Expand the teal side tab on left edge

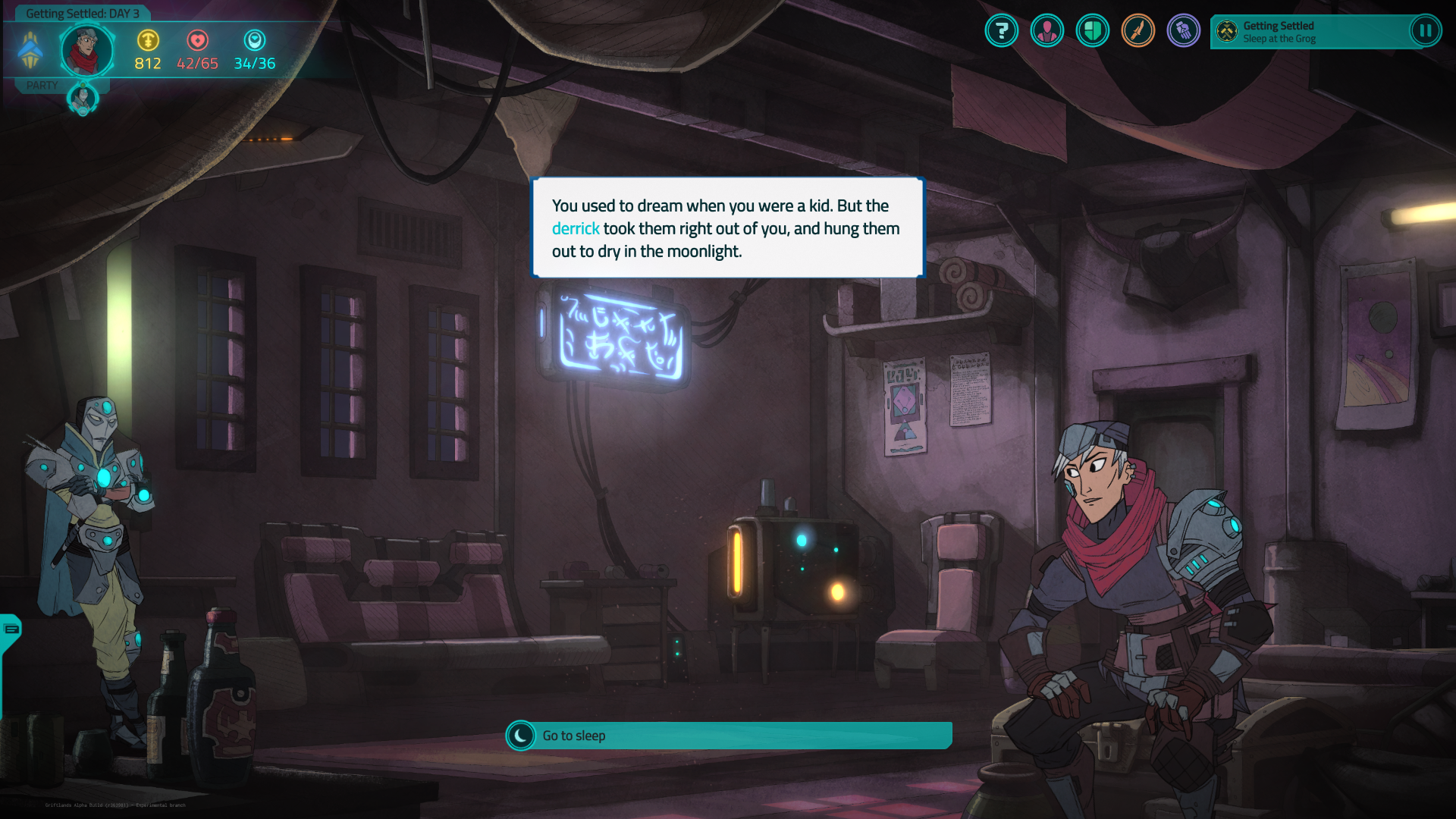[11, 629]
